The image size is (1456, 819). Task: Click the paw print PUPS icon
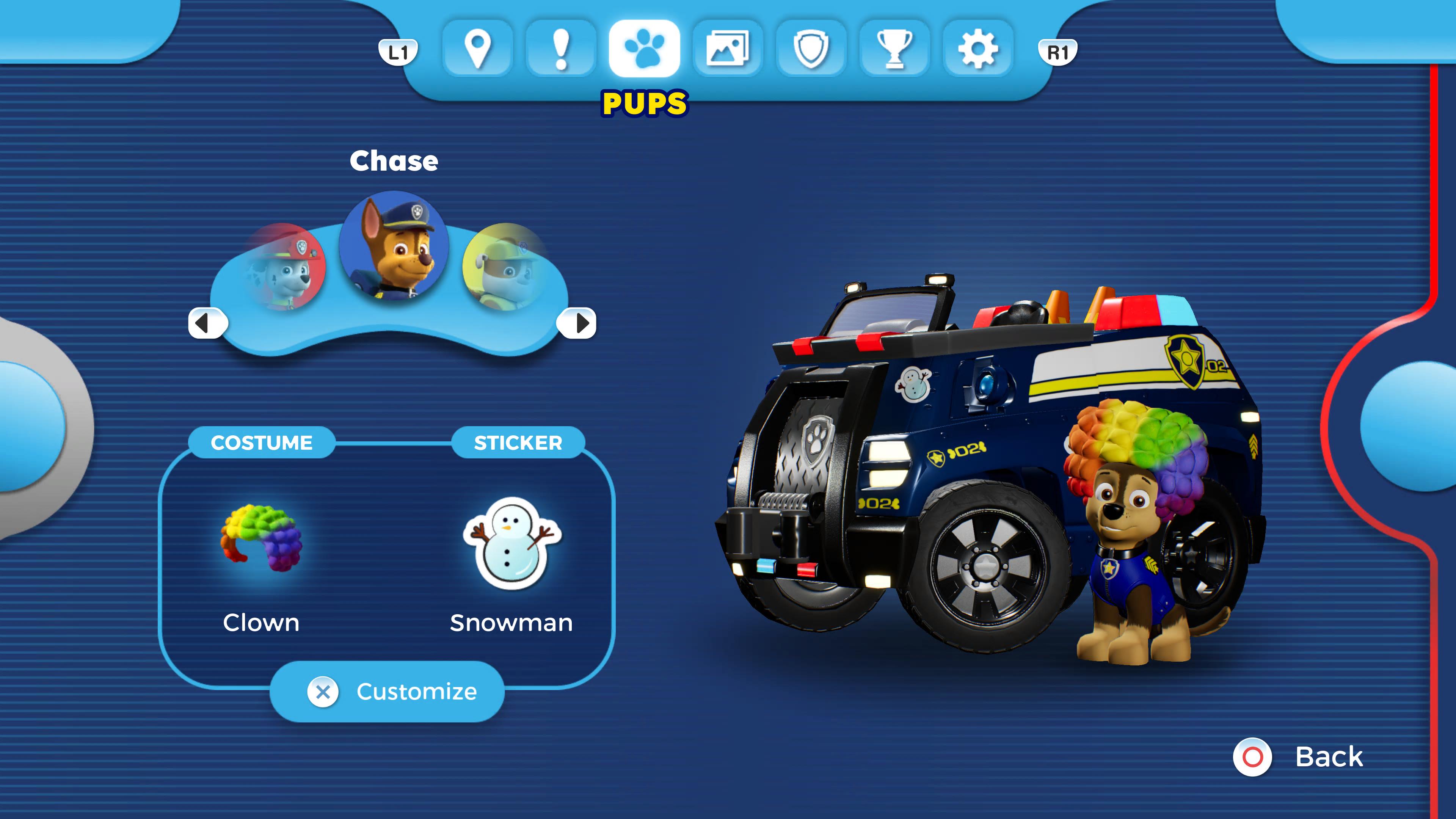pyautogui.click(x=644, y=50)
